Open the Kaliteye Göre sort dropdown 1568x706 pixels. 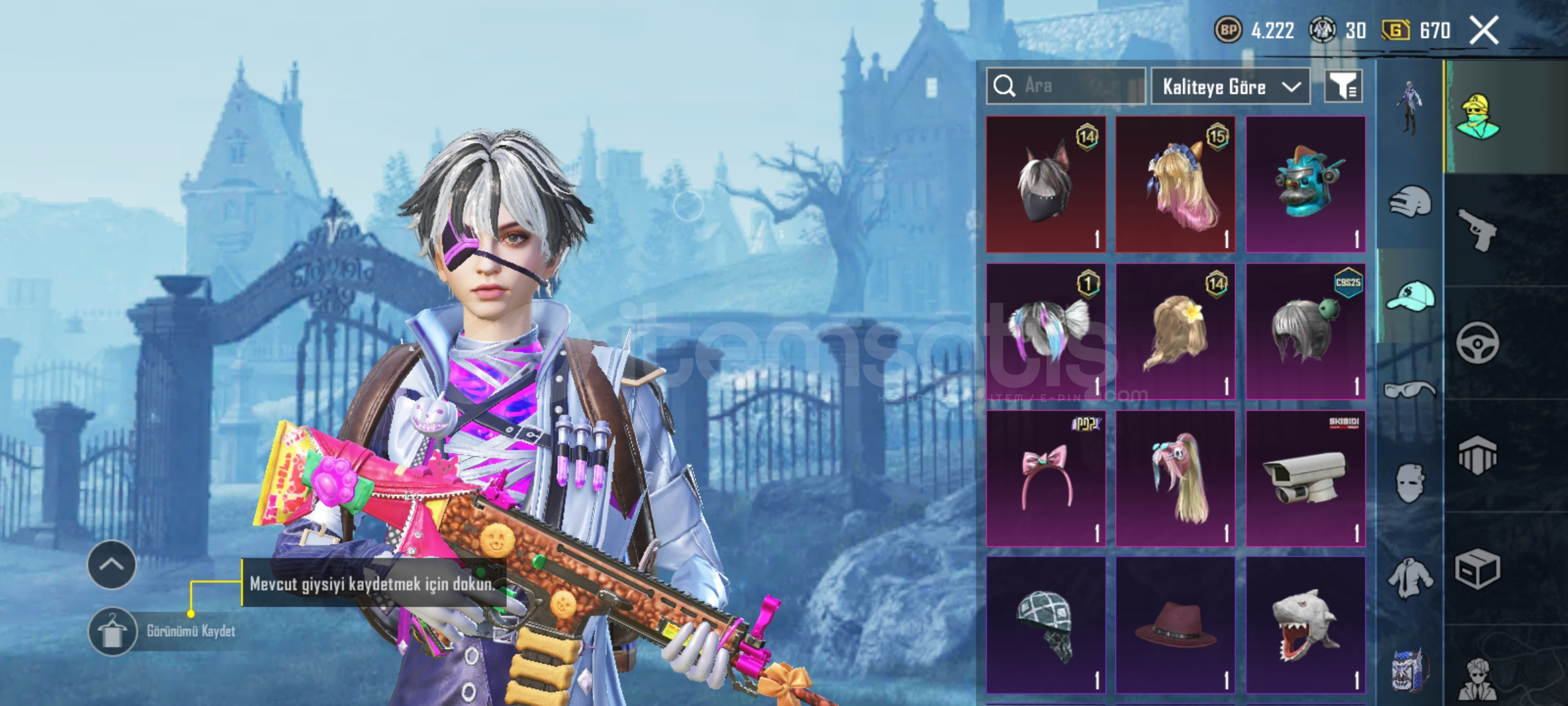[x=1230, y=86]
